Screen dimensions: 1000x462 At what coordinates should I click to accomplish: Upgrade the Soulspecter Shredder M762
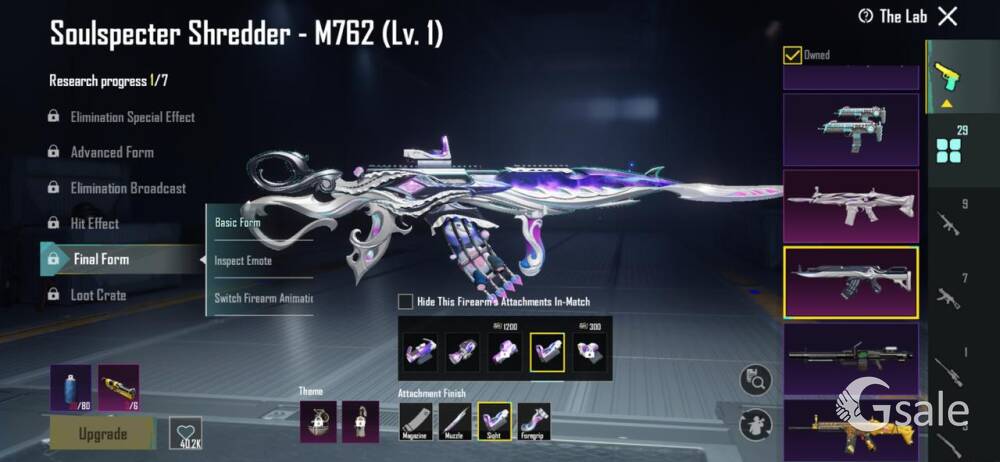103,434
